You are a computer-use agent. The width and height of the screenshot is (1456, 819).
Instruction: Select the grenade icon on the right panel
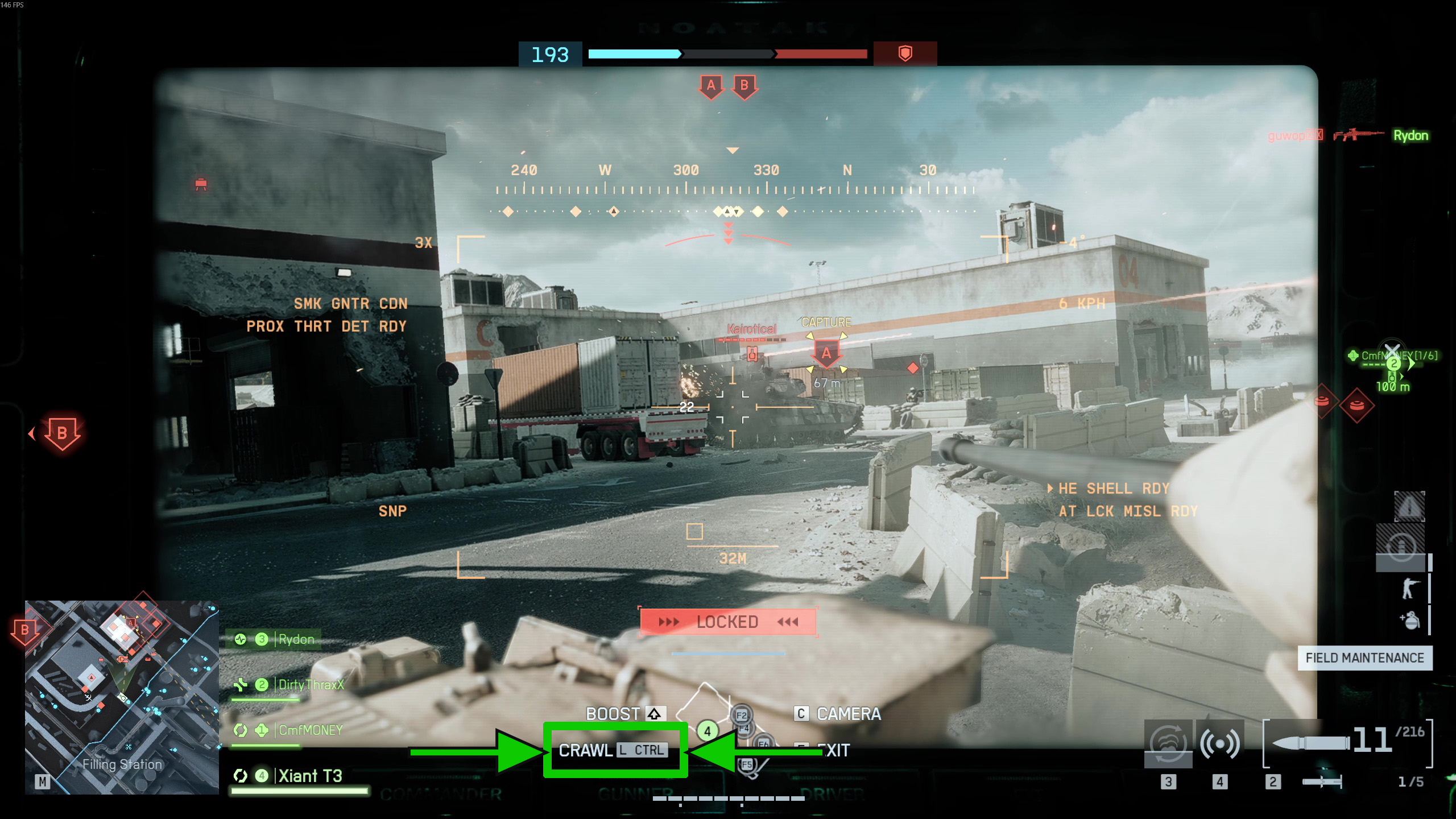coord(1410,621)
